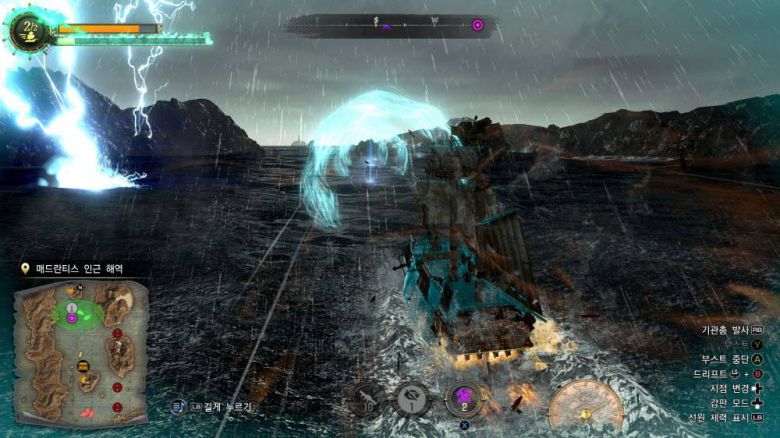This screenshot has height=438, width=780.
Task: Select the purple waypoint on the minimap
Action: click(x=71, y=318)
